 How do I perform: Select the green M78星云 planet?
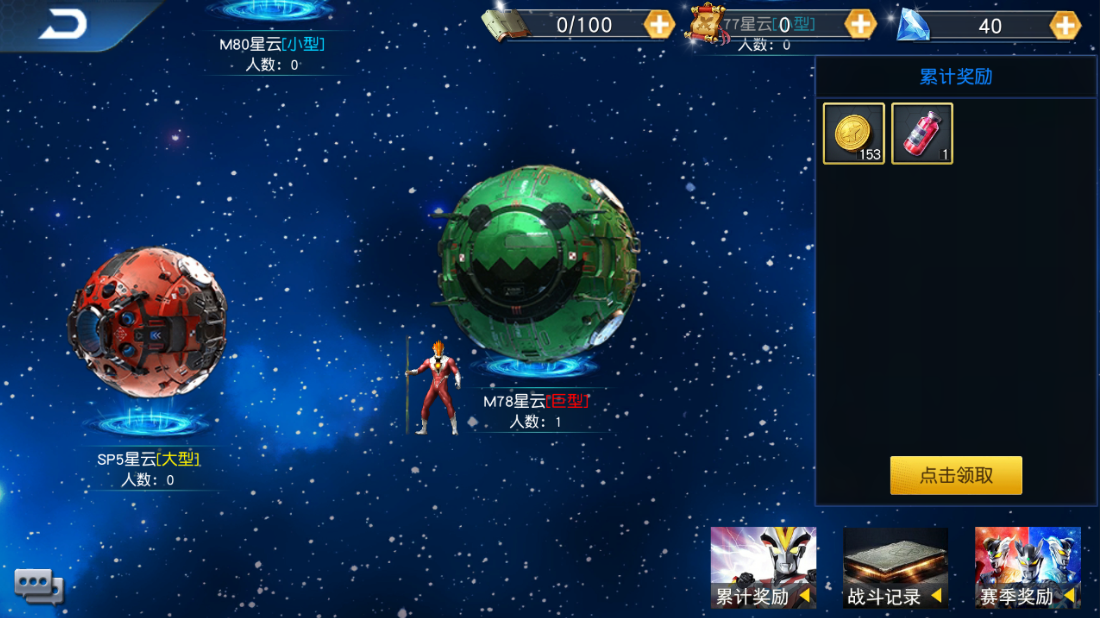click(x=538, y=265)
